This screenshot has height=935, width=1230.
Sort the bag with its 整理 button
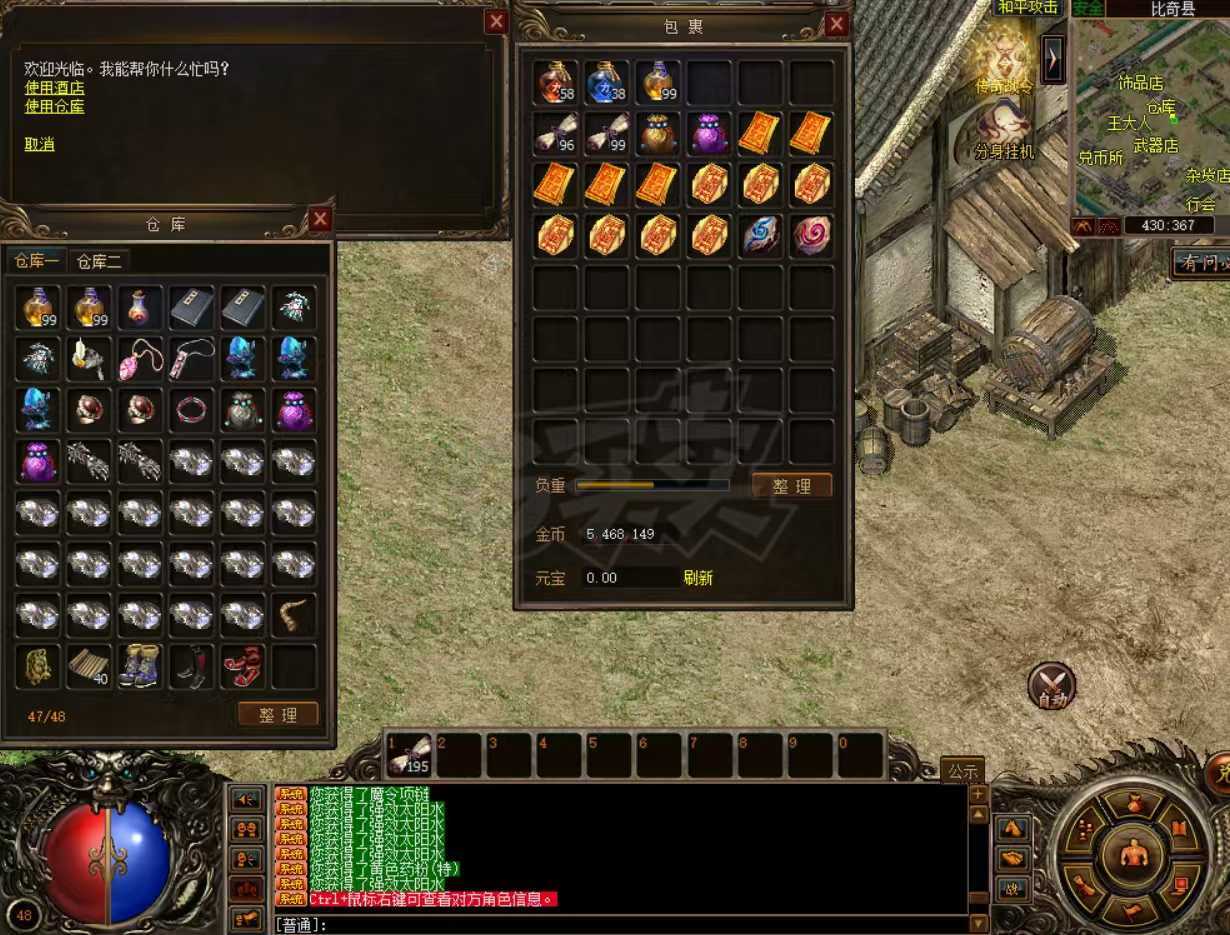point(791,486)
